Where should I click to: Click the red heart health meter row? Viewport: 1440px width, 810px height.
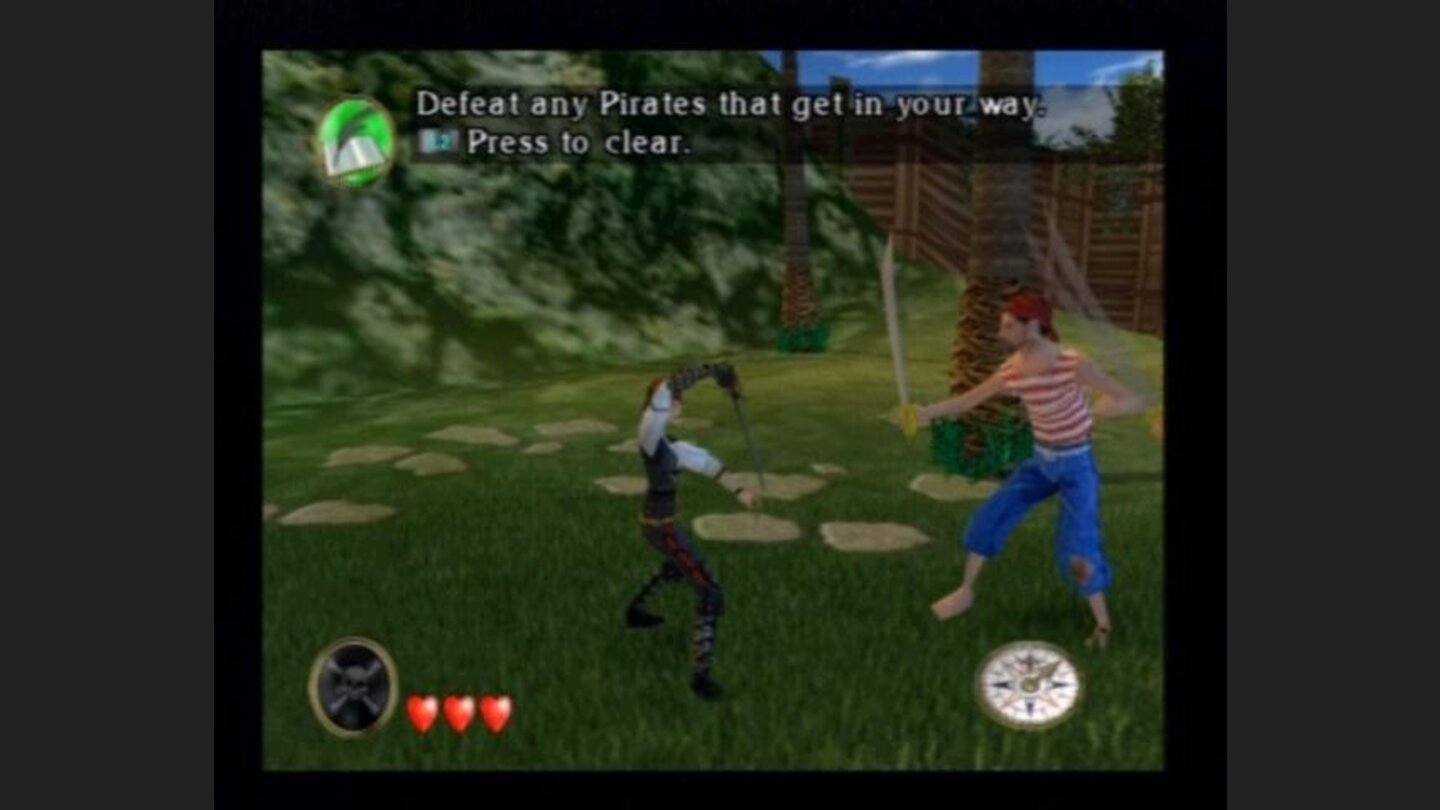(x=457, y=713)
